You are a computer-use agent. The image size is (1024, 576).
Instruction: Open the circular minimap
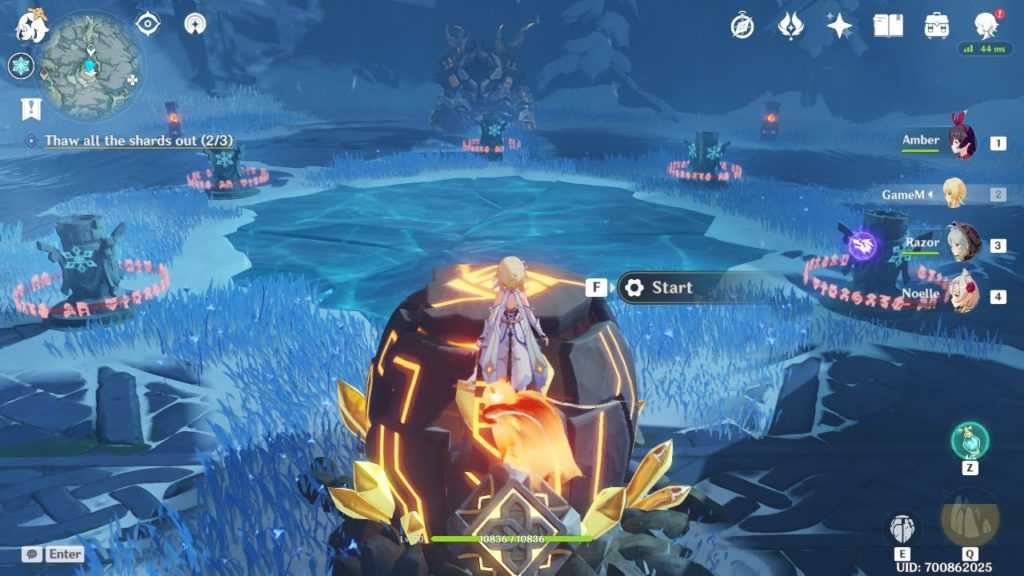pyautogui.click(x=90, y=64)
